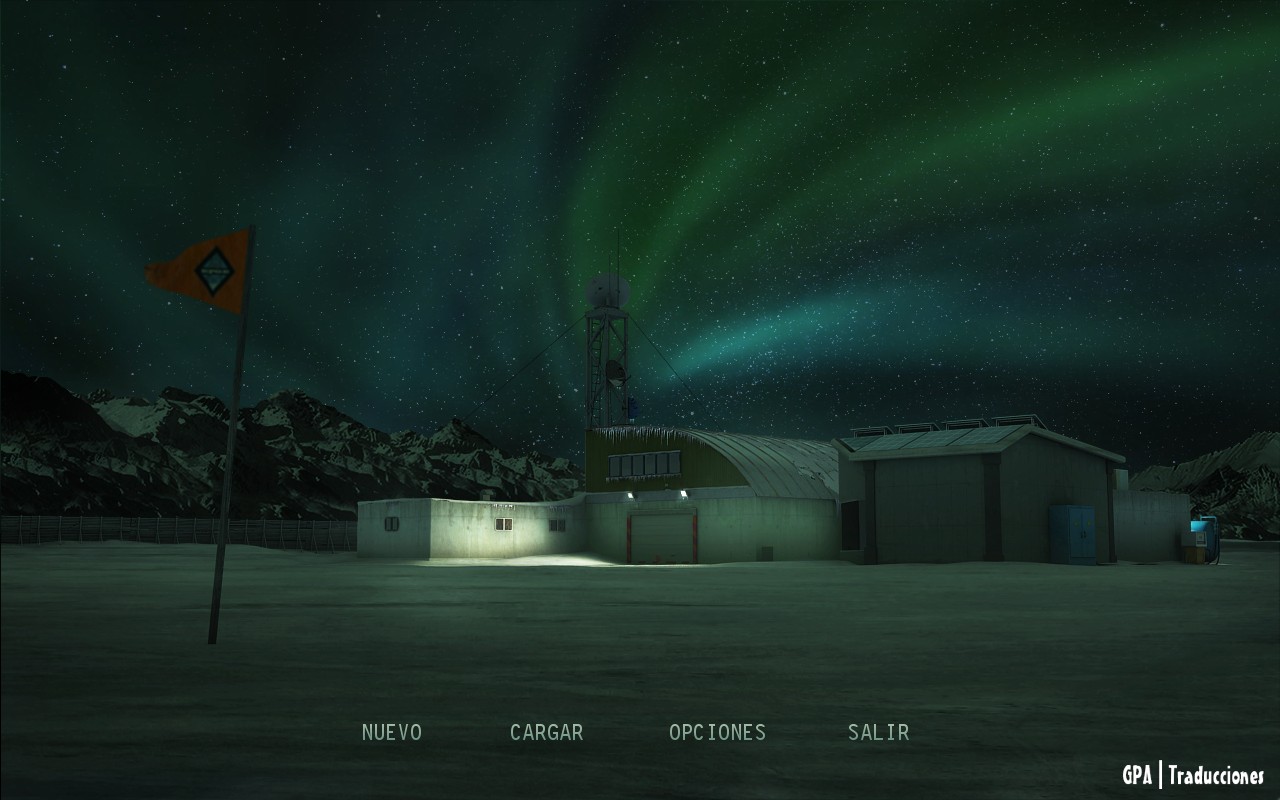Start a new game with NUEVO
1280x800 pixels.
[x=392, y=732]
